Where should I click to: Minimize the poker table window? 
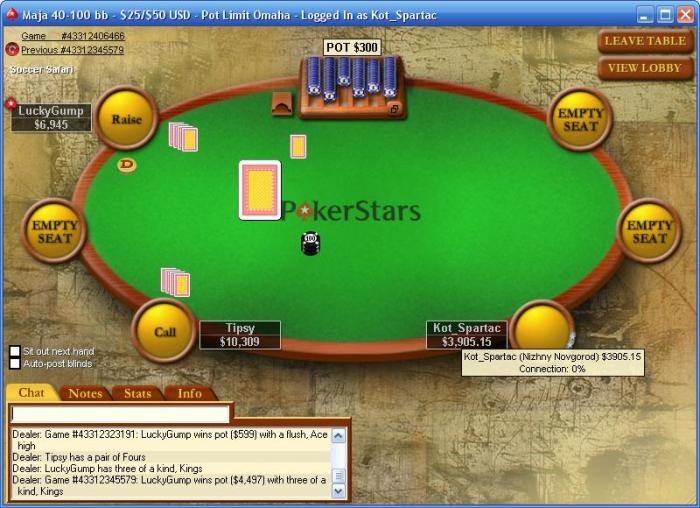[645, 15]
